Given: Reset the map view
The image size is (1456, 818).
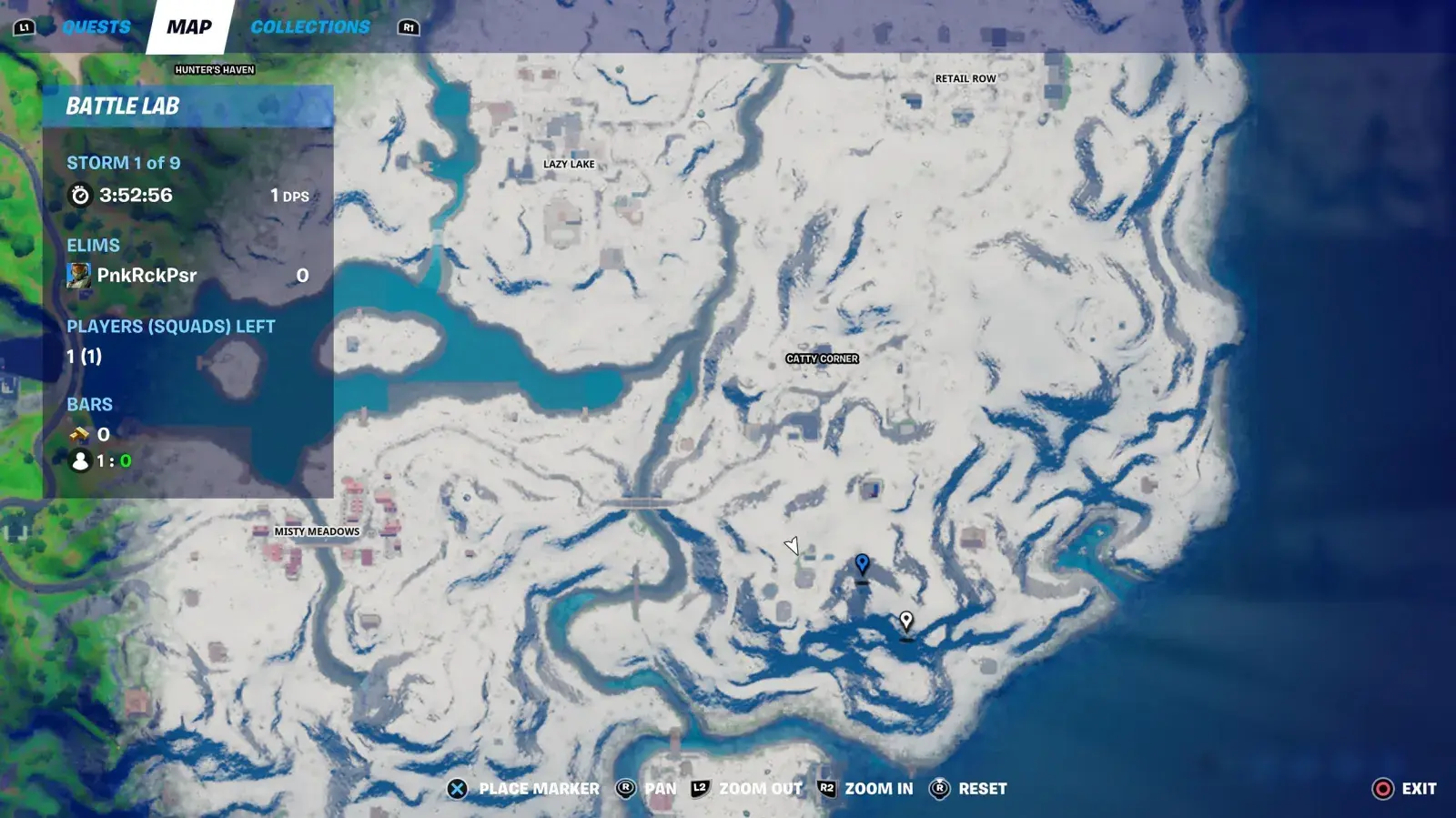Looking at the screenshot, I should [967, 789].
